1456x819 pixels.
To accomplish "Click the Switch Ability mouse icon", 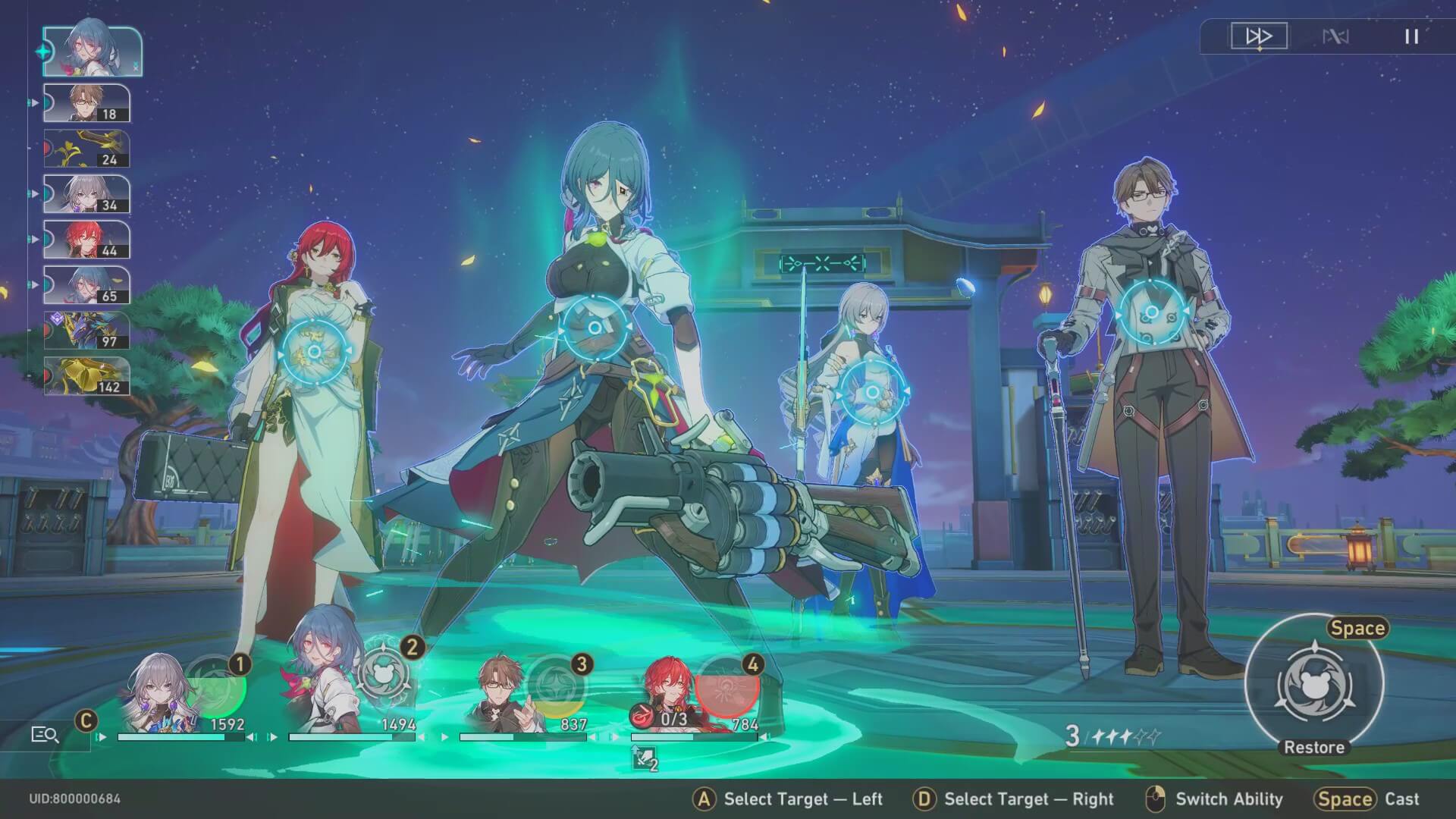I will (1155, 799).
